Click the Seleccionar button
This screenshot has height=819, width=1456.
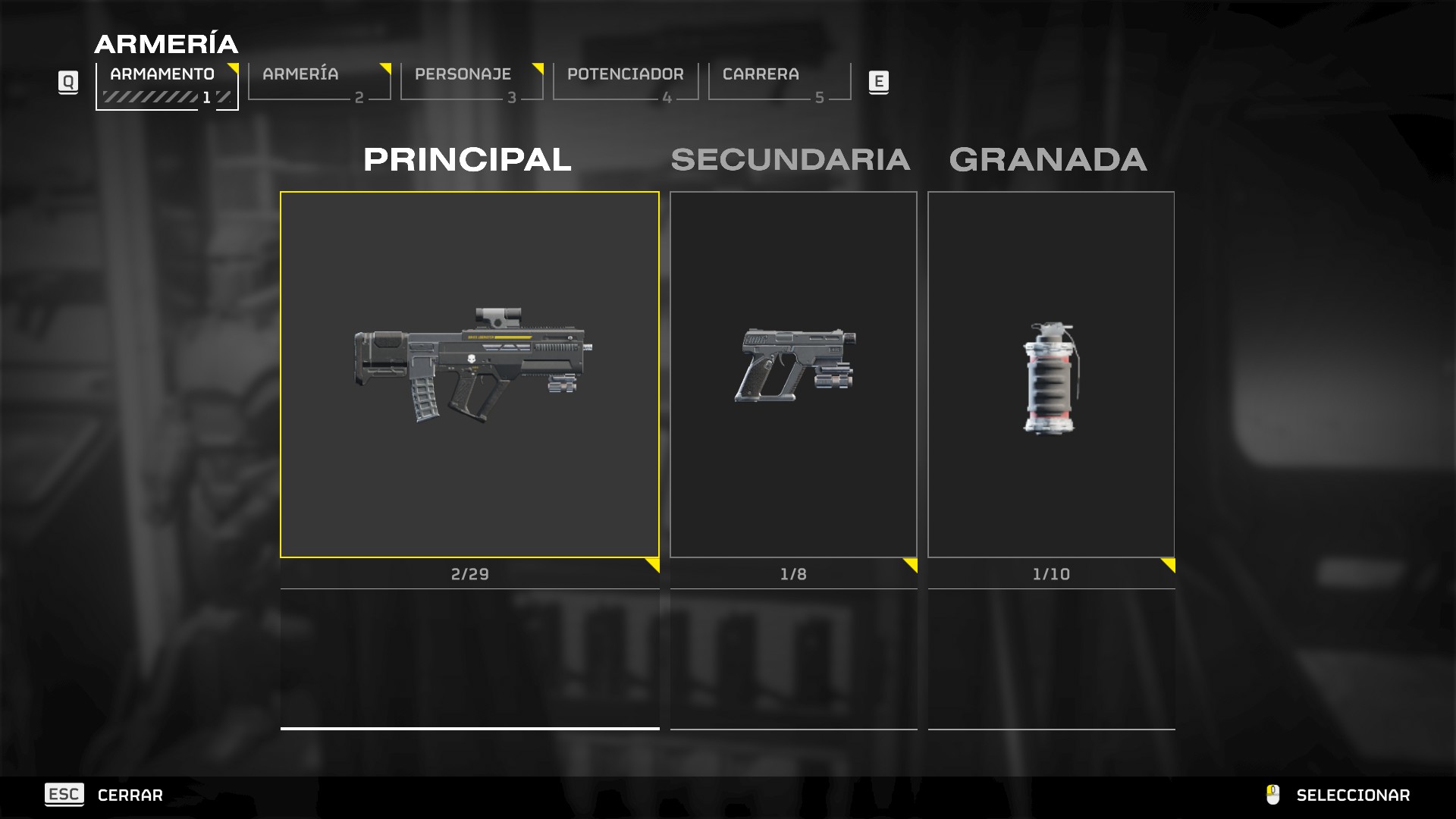pyautogui.click(x=1352, y=795)
